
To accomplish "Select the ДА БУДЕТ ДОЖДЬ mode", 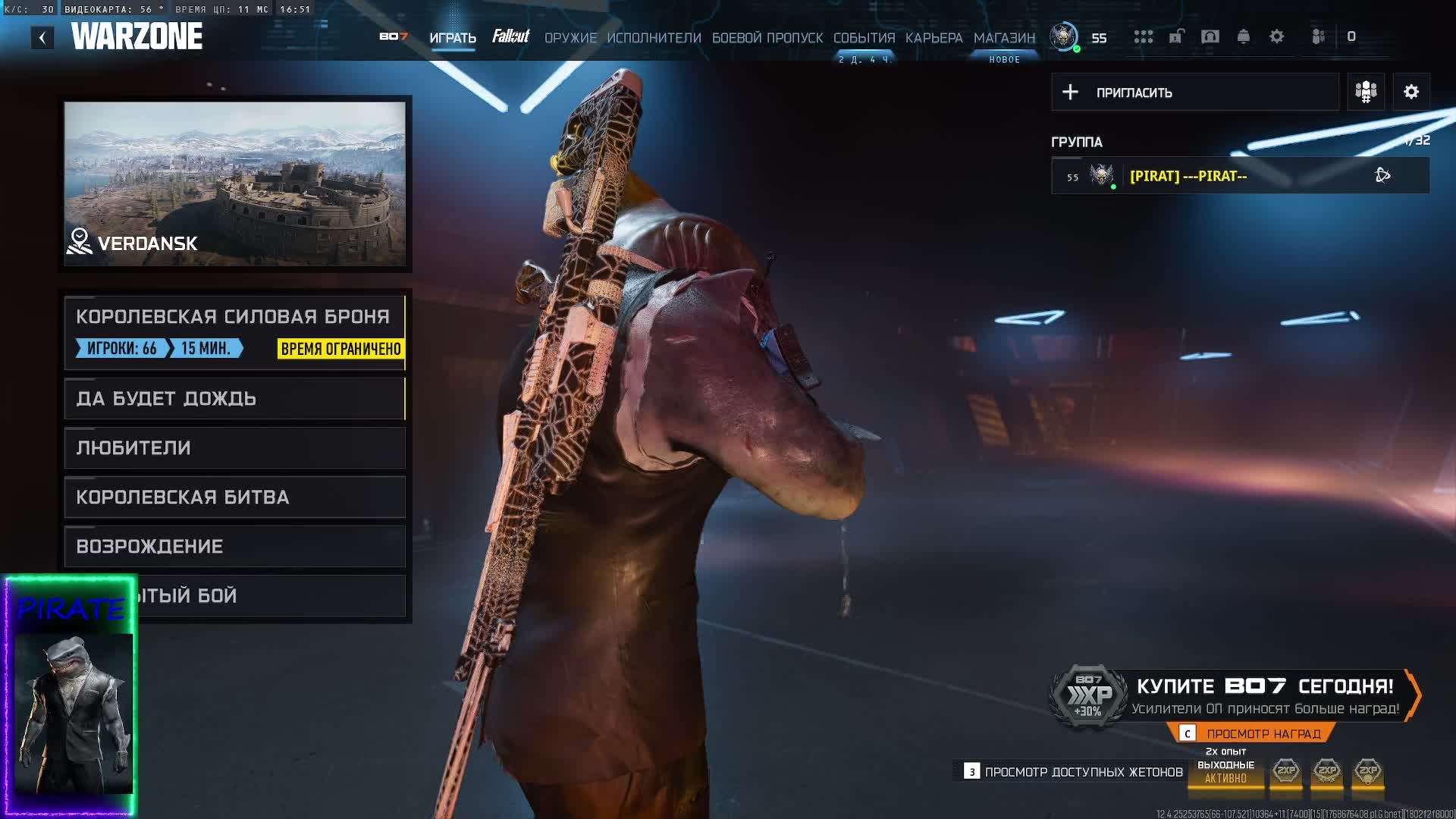I will point(235,399).
